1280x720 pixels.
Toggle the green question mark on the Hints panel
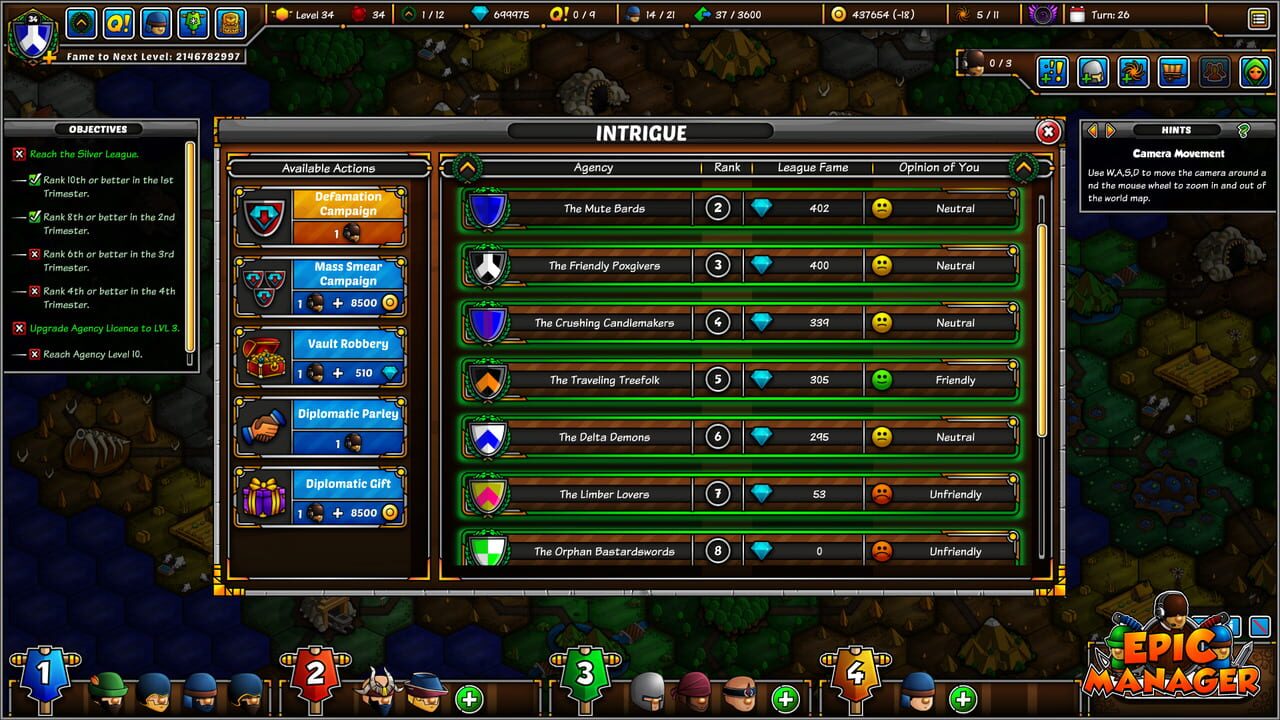coord(1246,129)
